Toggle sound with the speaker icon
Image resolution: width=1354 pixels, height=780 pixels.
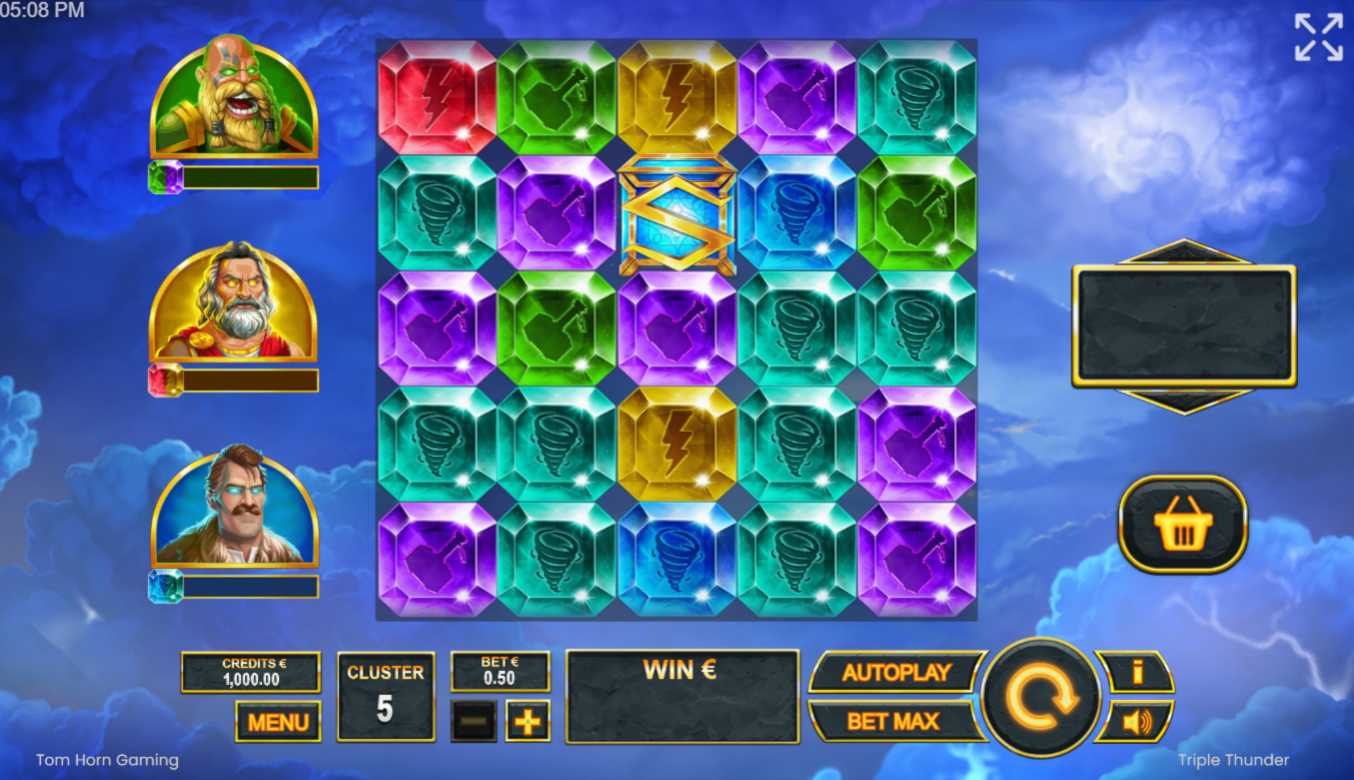1136,721
